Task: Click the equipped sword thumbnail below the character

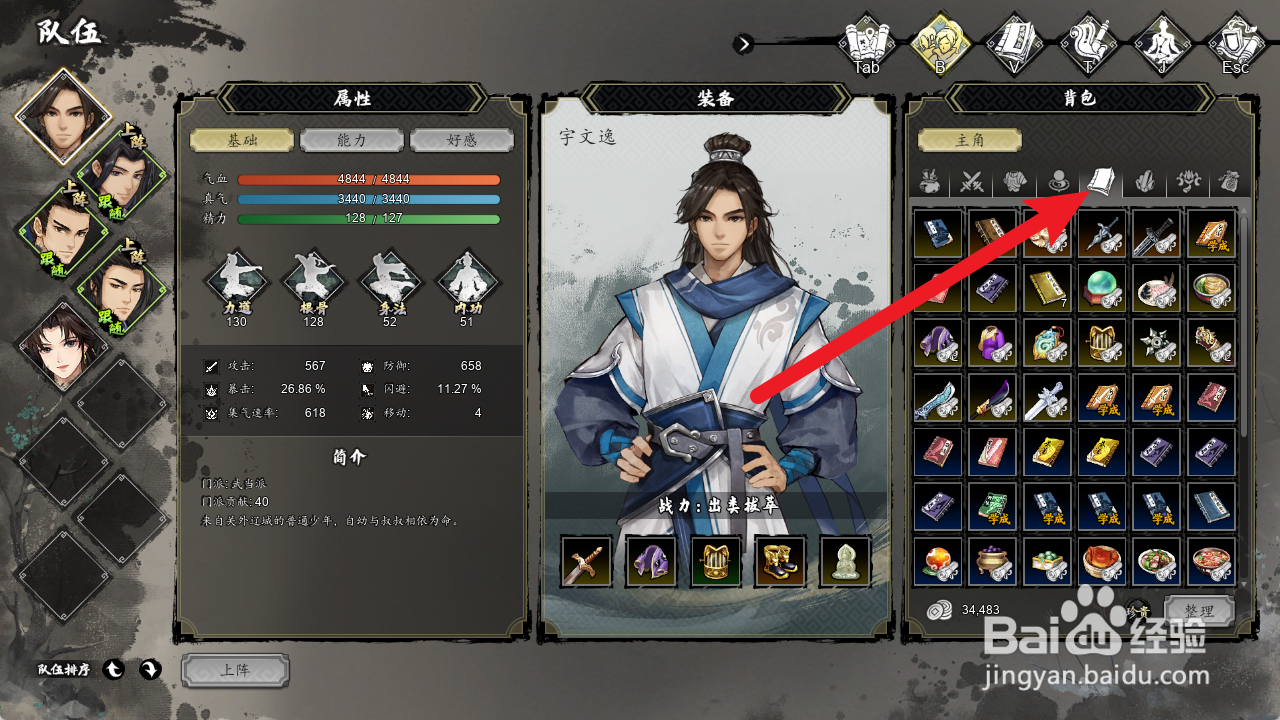Action: (588, 562)
